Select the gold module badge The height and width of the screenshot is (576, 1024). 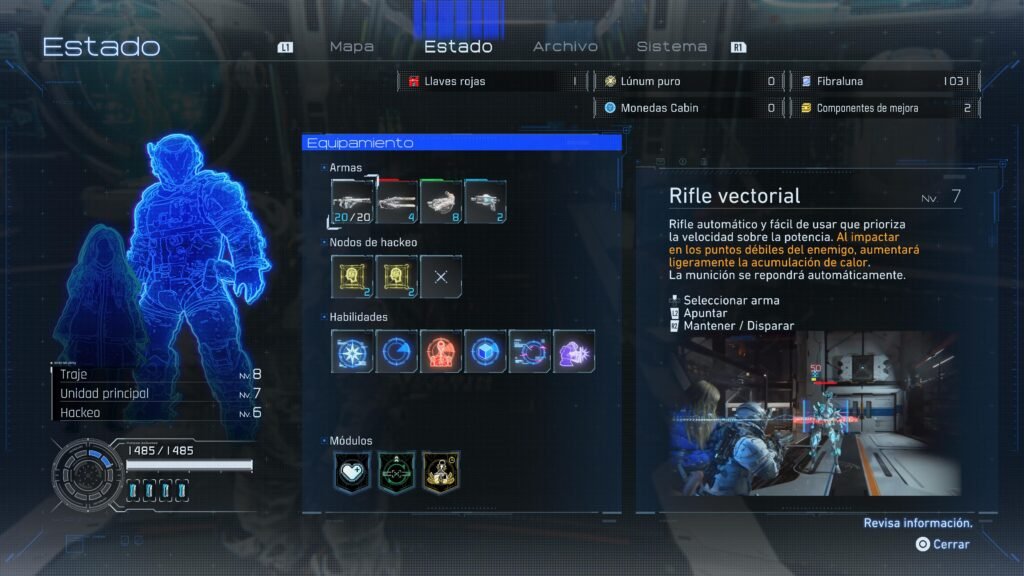tap(441, 471)
